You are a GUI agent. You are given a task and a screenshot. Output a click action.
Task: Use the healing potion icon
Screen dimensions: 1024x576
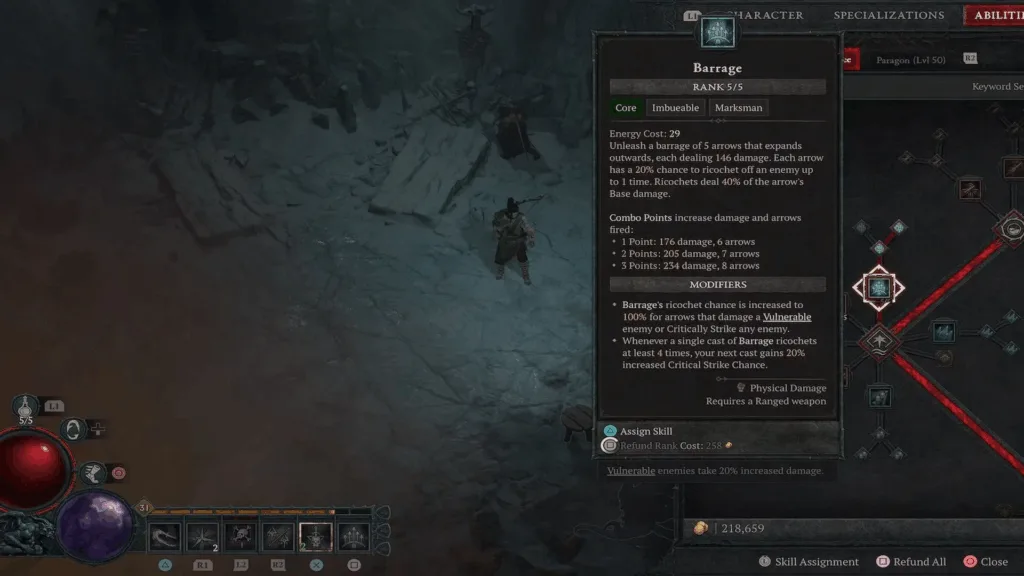pos(26,406)
